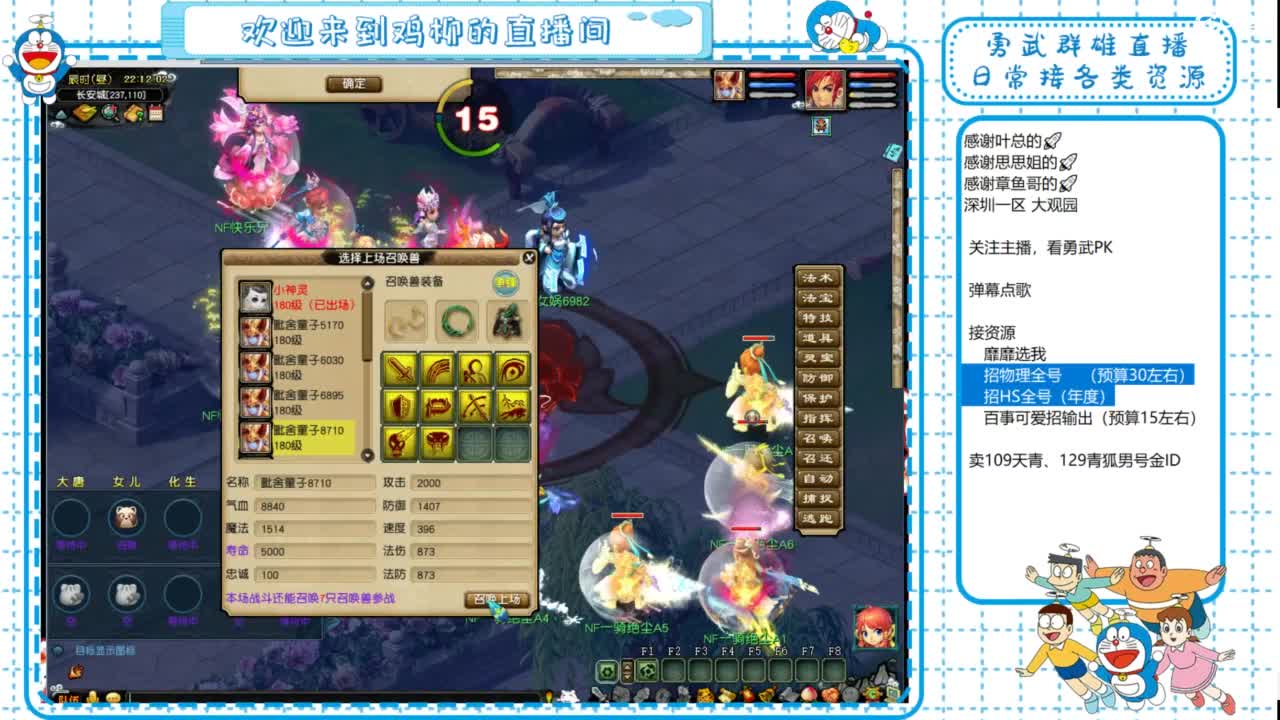1280x720 pixels.
Task: Click the cobra-head poison skill icon
Action: point(437,442)
